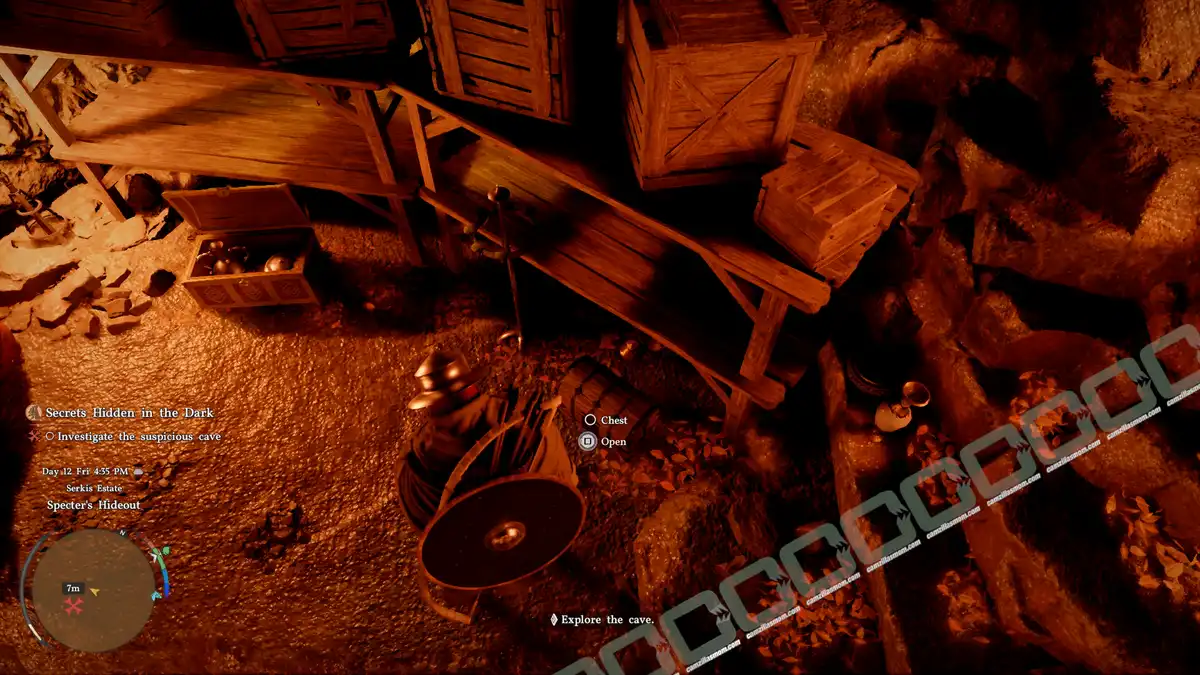Viewport: 1200px width, 675px height.
Task: Click the Investigate the suspicious cave objective
Action: click(138, 436)
